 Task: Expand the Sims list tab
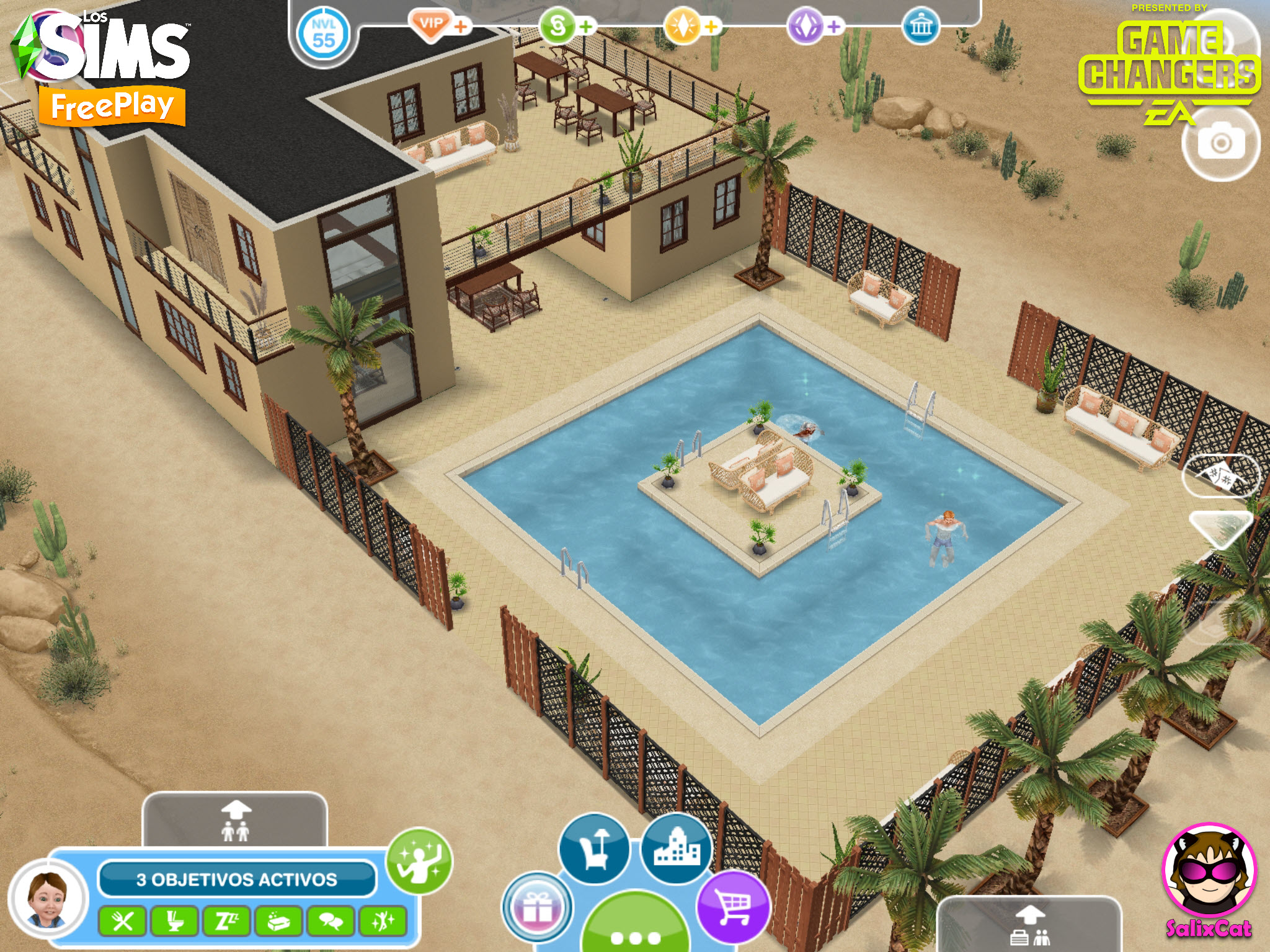click(235, 821)
